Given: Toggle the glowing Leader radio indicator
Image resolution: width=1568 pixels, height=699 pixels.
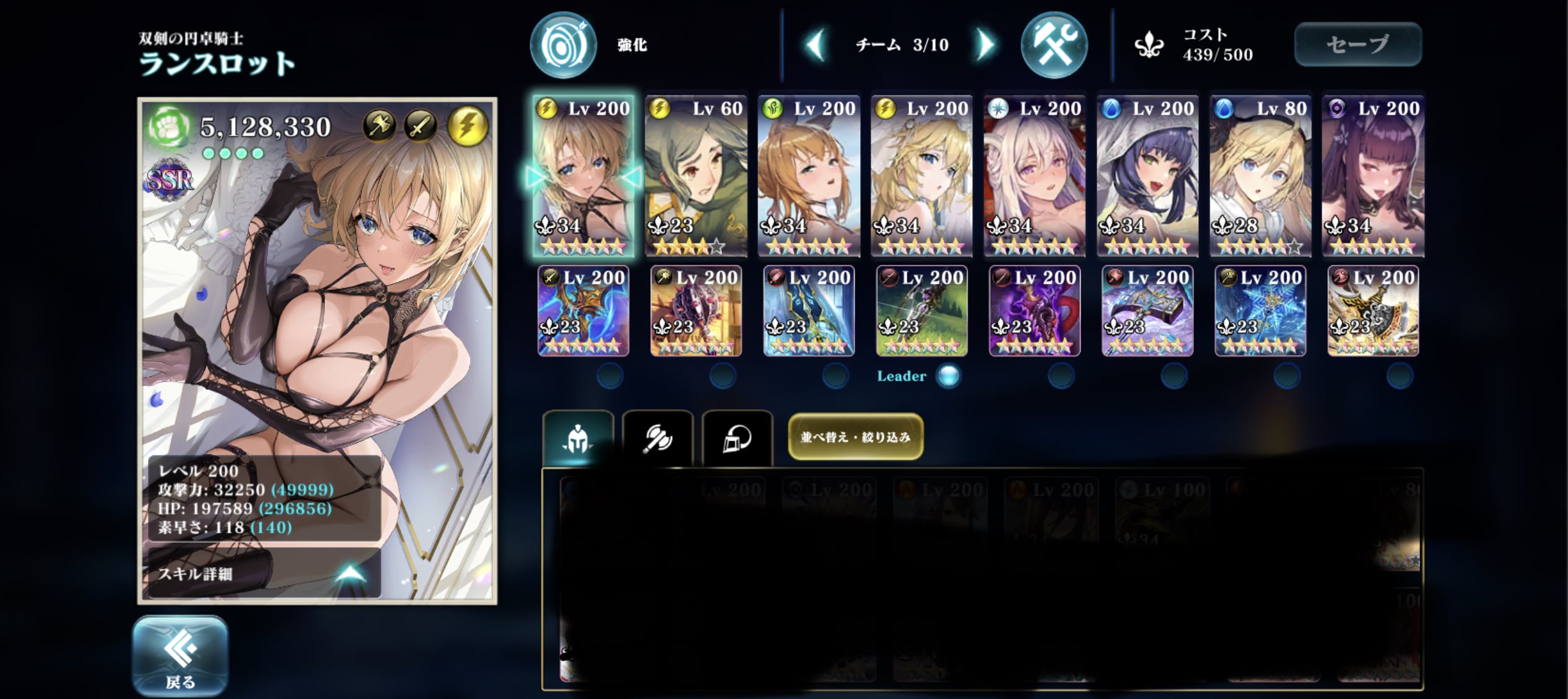Looking at the screenshot, I should click(x=948, y=376).
